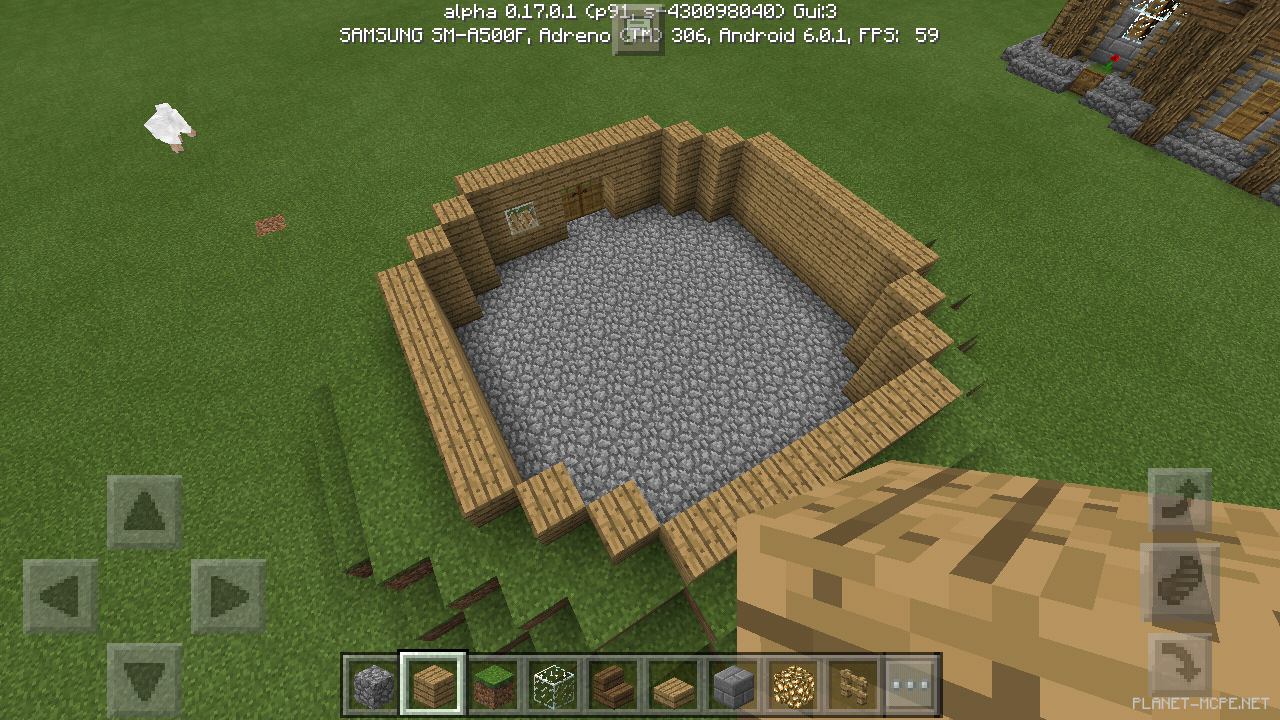Select the glass block item
This screenshot has width=1280, height=720.
pyautogui.click(x=552, y=684)
